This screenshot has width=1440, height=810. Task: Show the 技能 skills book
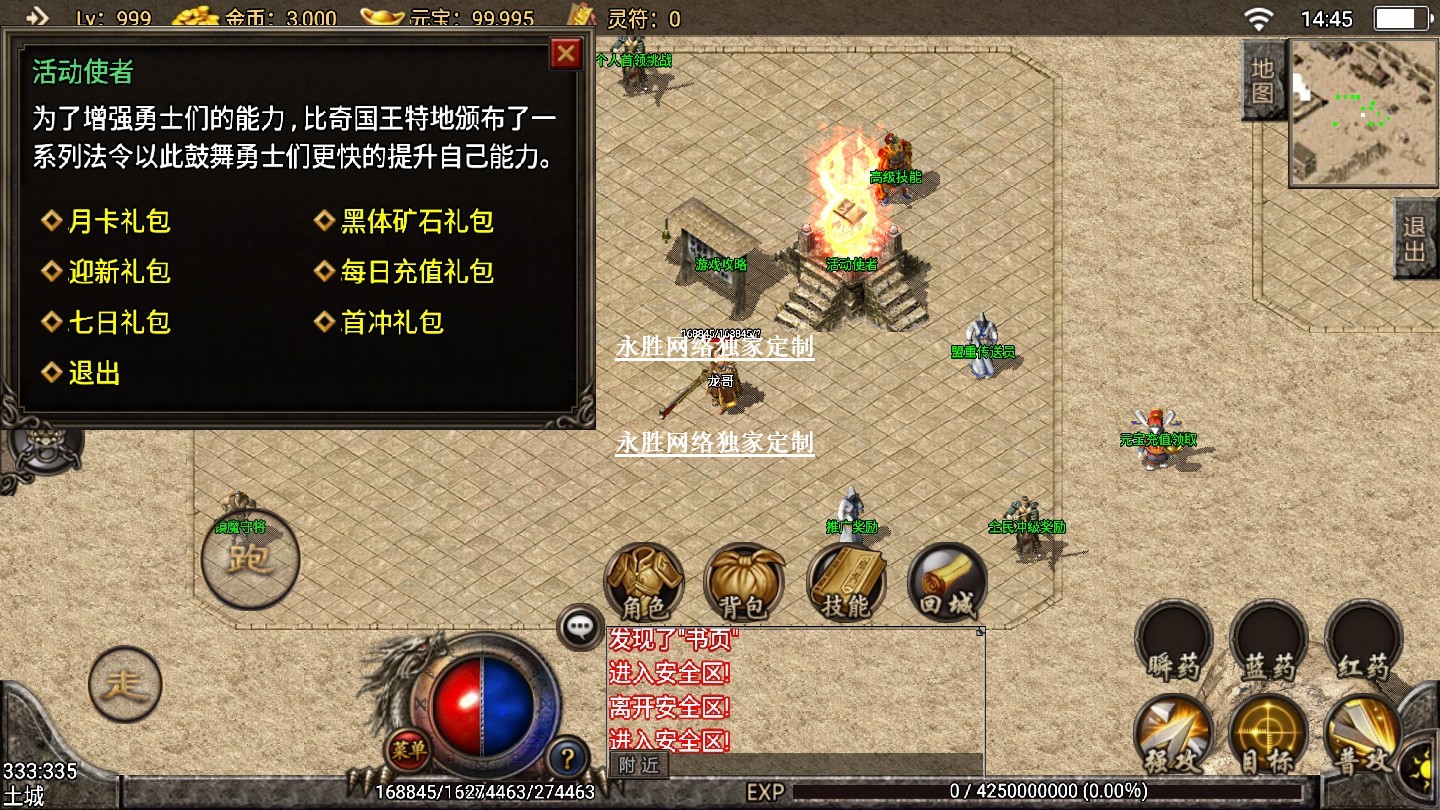pyautogui.click(x=846, y=584)
